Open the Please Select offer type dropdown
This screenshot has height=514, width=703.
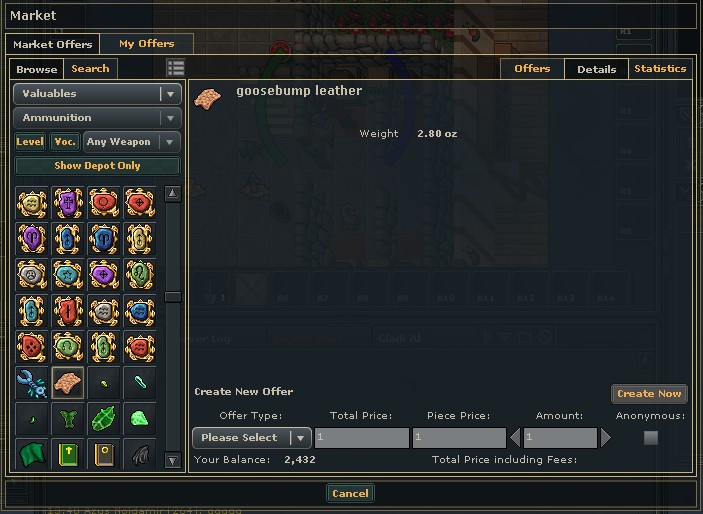click(x=251, y=438)
